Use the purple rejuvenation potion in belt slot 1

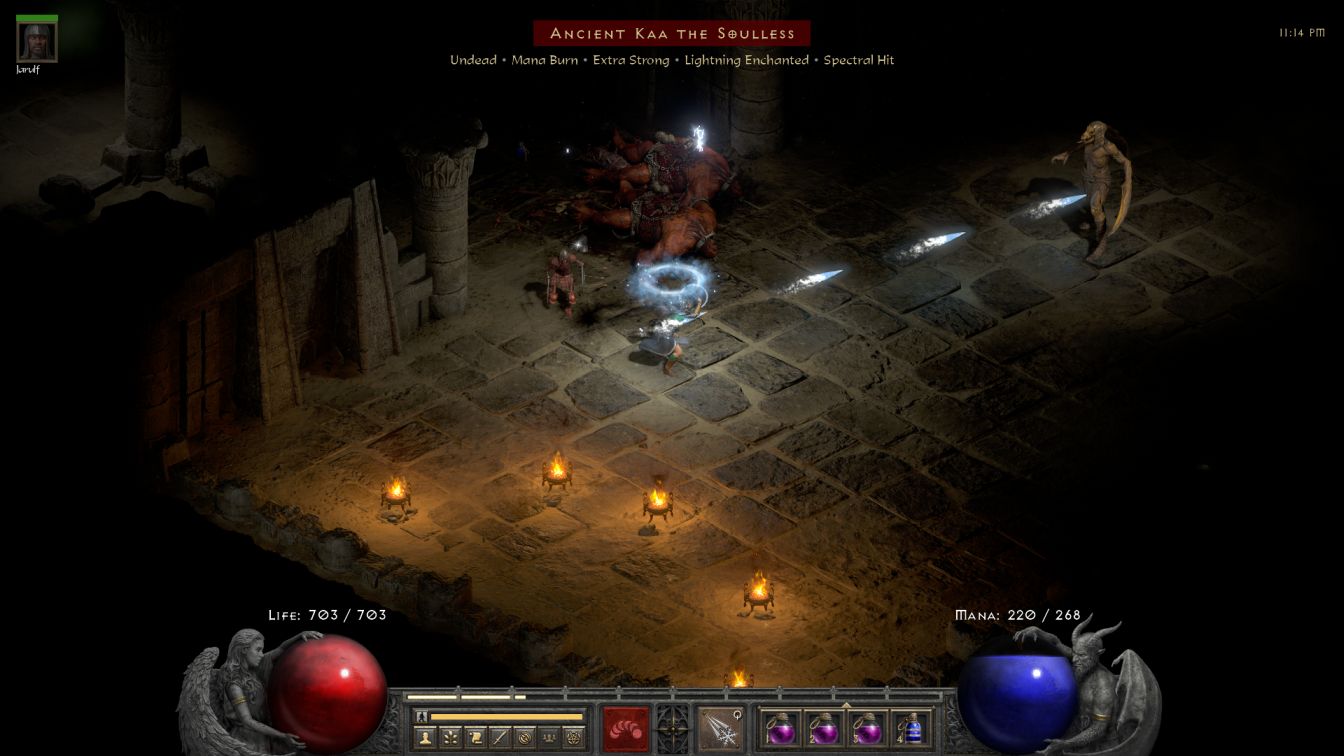780,728
